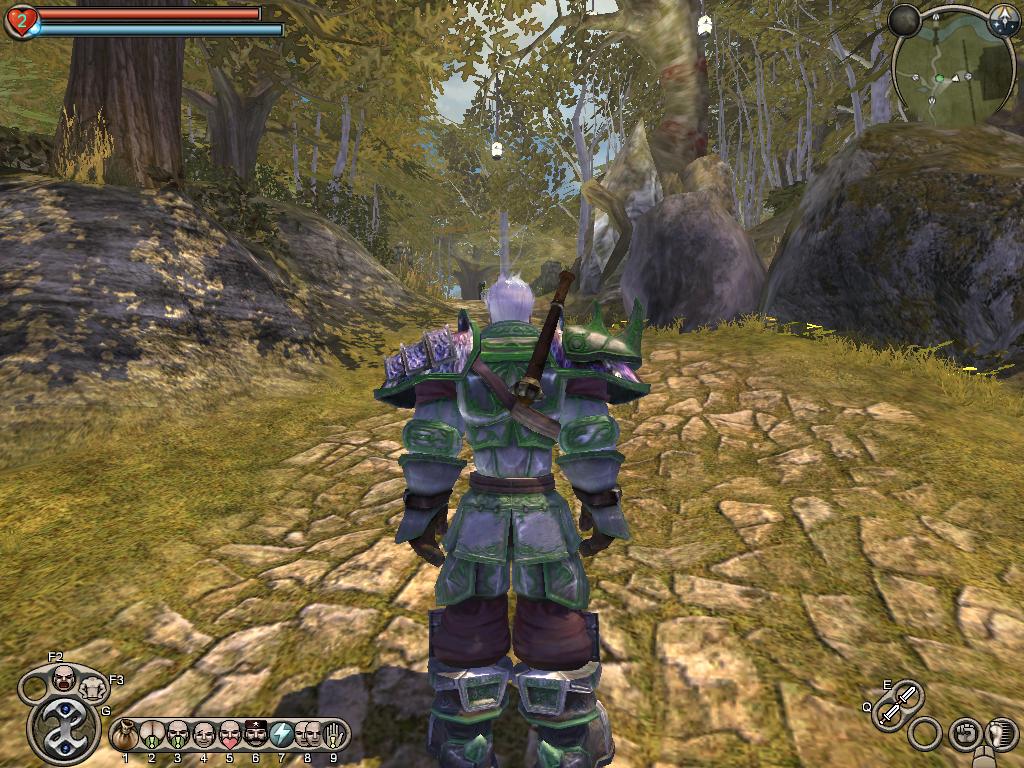The image size is (1024, 768).
Task: Choose the smiling face expression in slot 4
Action: pos(203,735)
